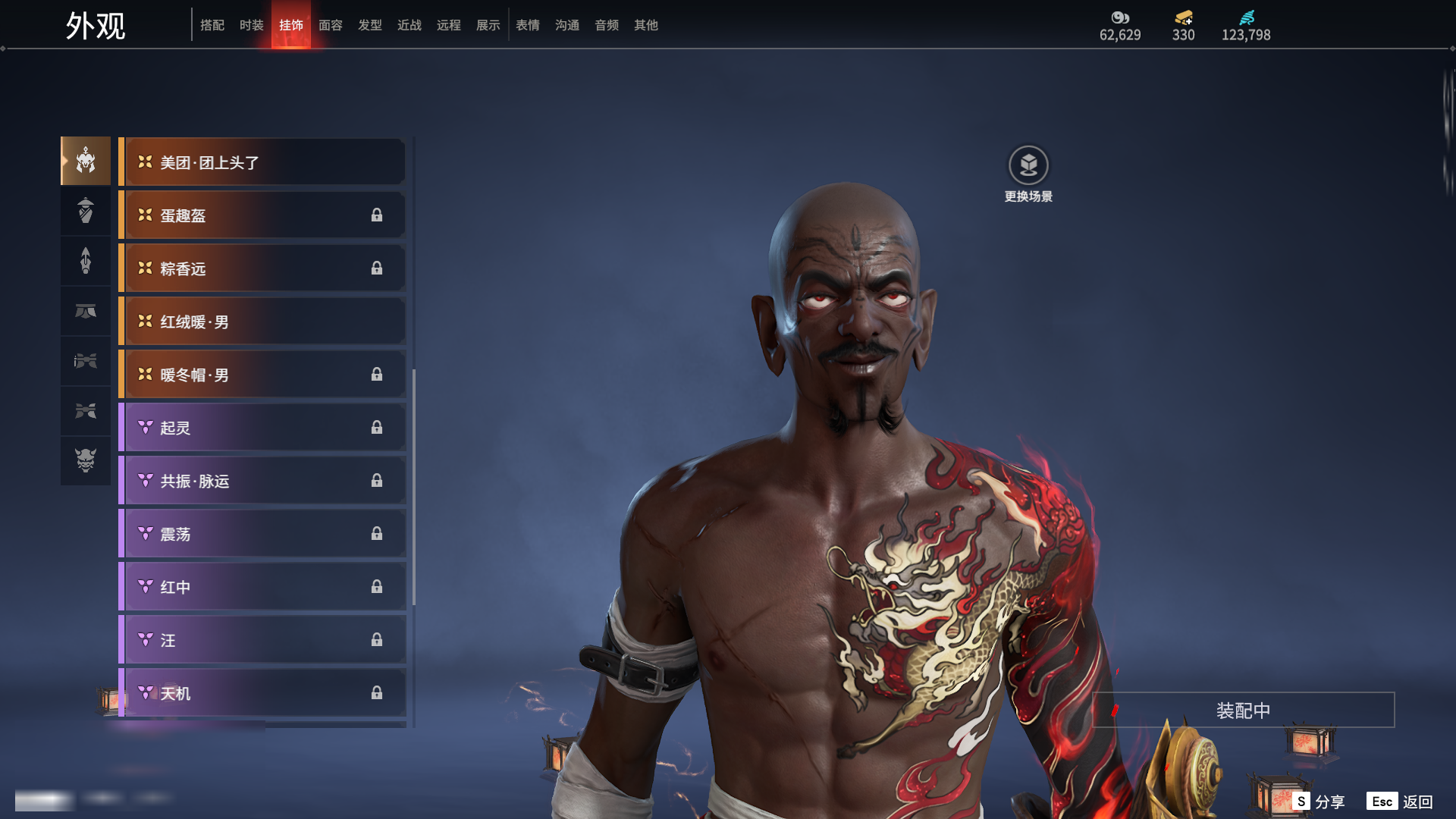Click the 装配中 equip button
1456x819 pixels.
[x=1243, y=711]
